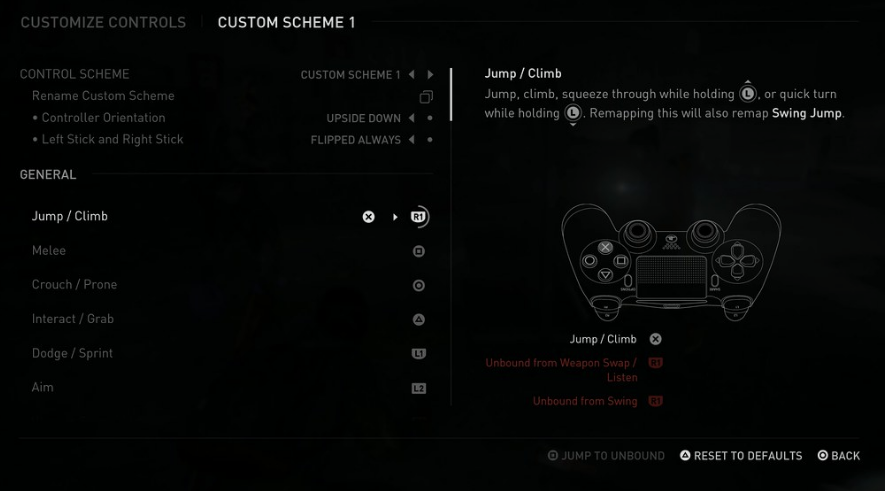Select the Left Stick and Right Stick option
Image resolution: width=885 pixels, height=491 pixels.
coord(113,140)
